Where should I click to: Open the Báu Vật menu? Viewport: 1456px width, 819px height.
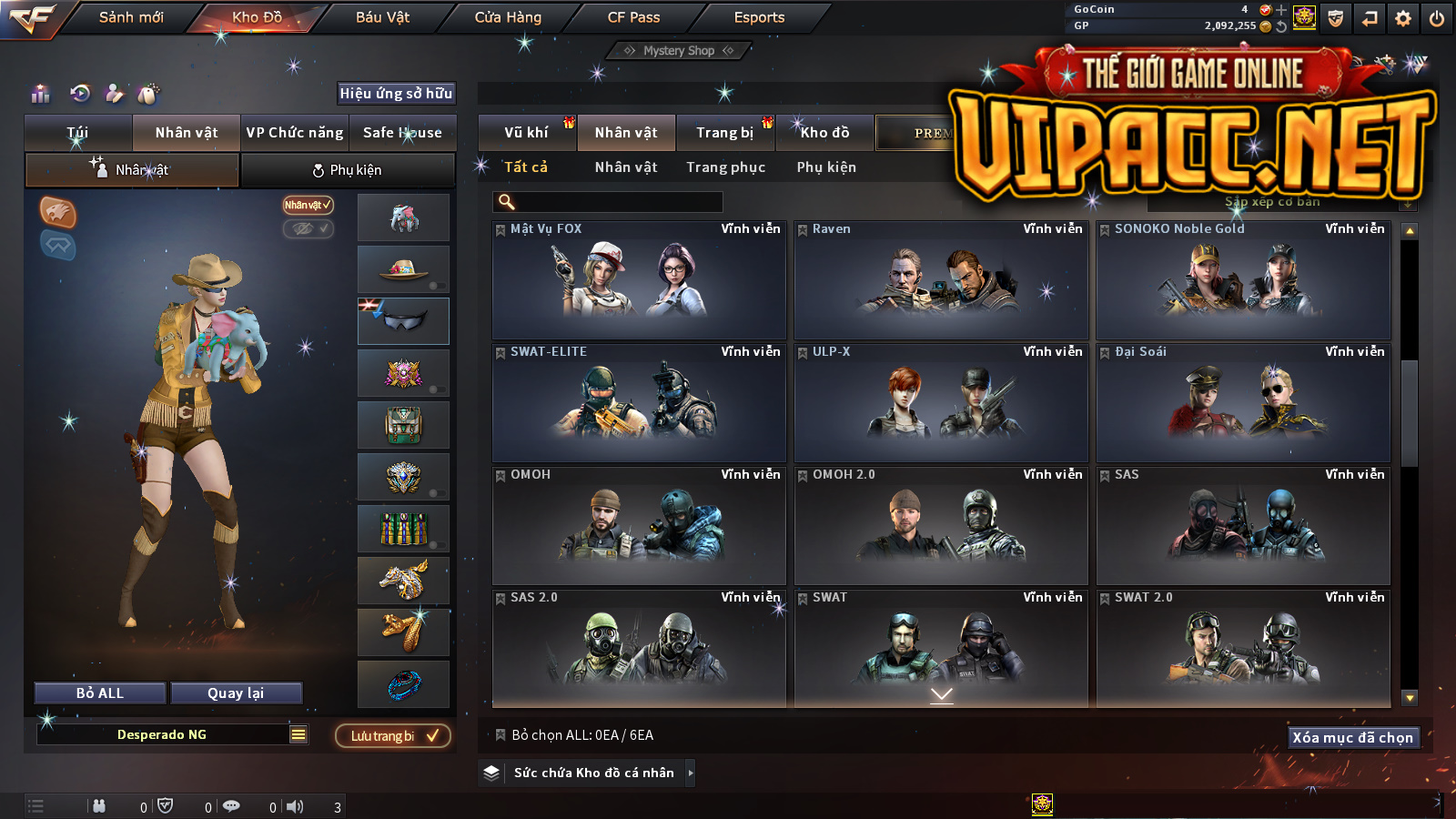[x=382, y=17]
